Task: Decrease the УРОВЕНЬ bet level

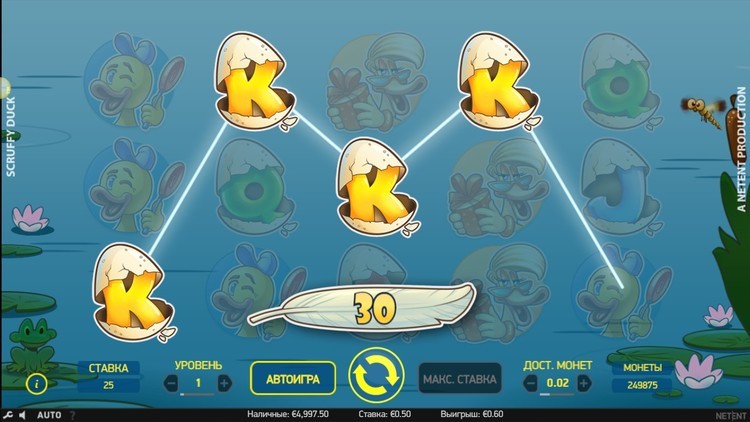Action: (x=172, y=383)
